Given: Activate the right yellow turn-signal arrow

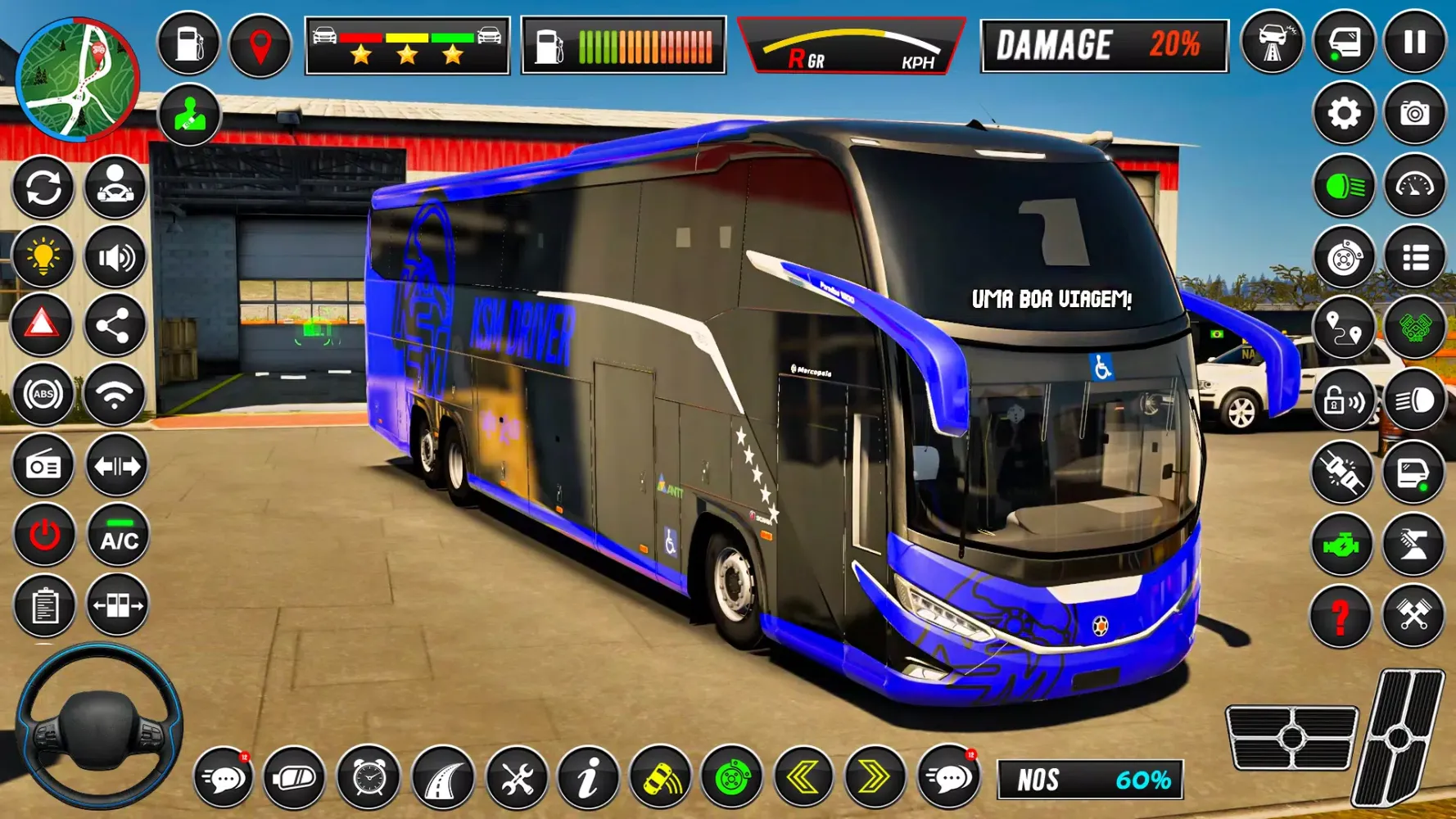Looking at the screenshot, I should (874, 777).
